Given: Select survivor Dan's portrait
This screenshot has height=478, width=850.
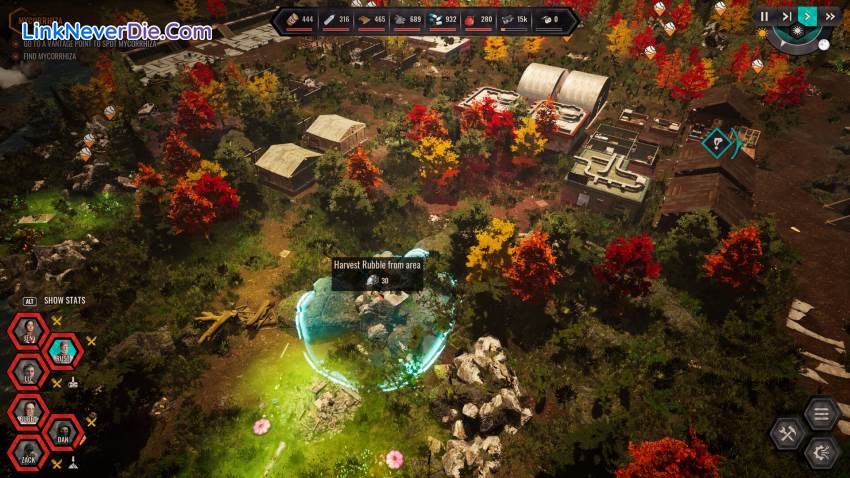Looking at the screenshot, I should coord(64,434).
